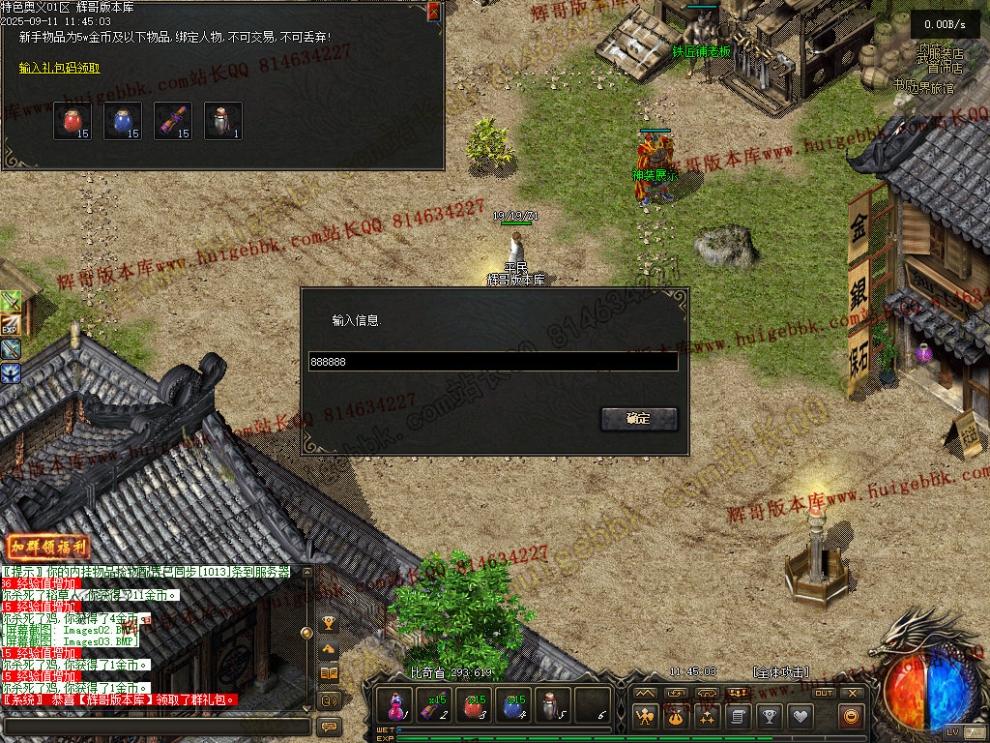Use the red potion in hotbar slot 3
The width and height of the screenshot is (990, 743).
[473, 706]
